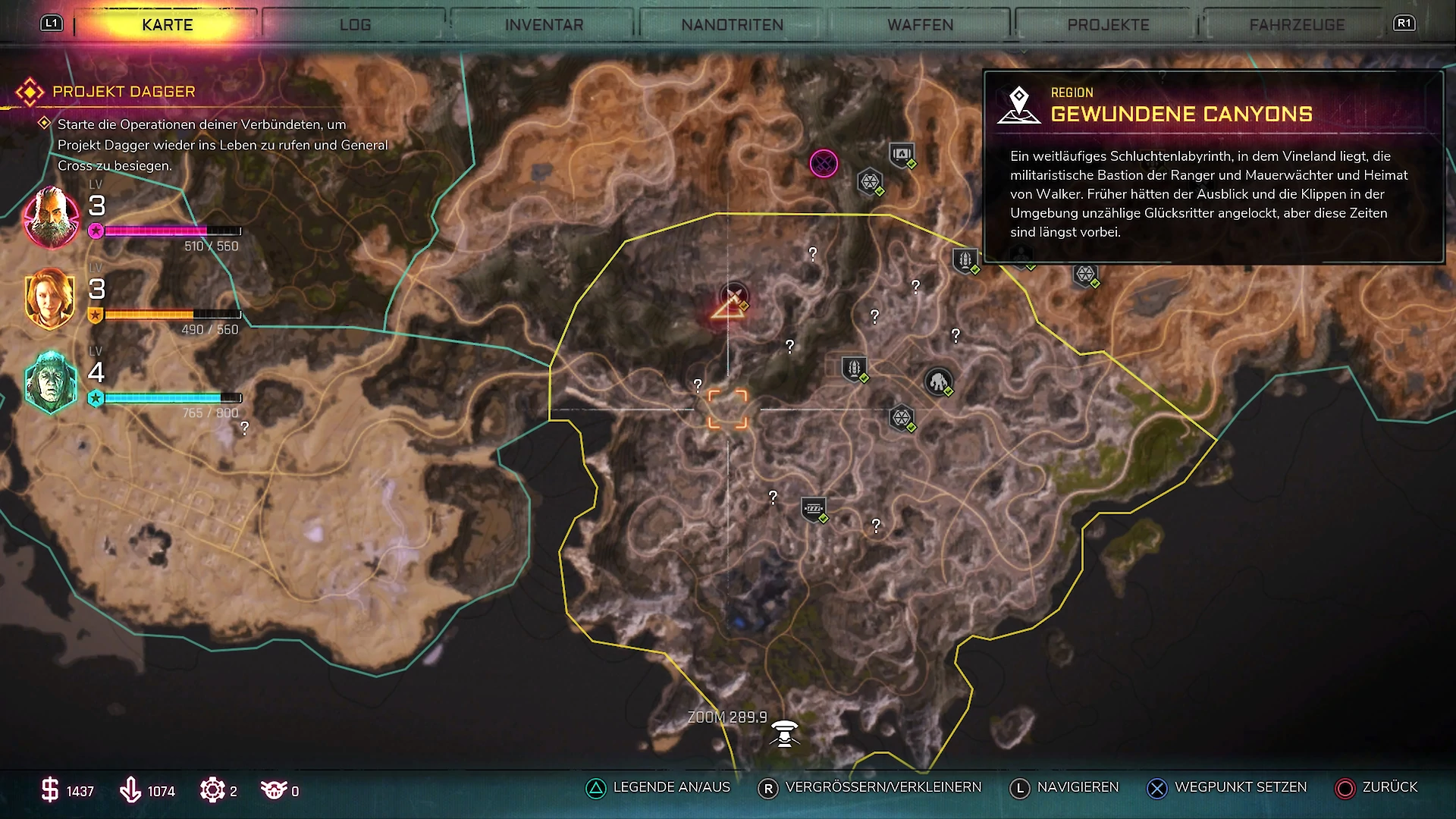This screenshot has height=819, width=1456.
Task: Pick the teal masked ally portrait
Action: [x=50, y=382]
